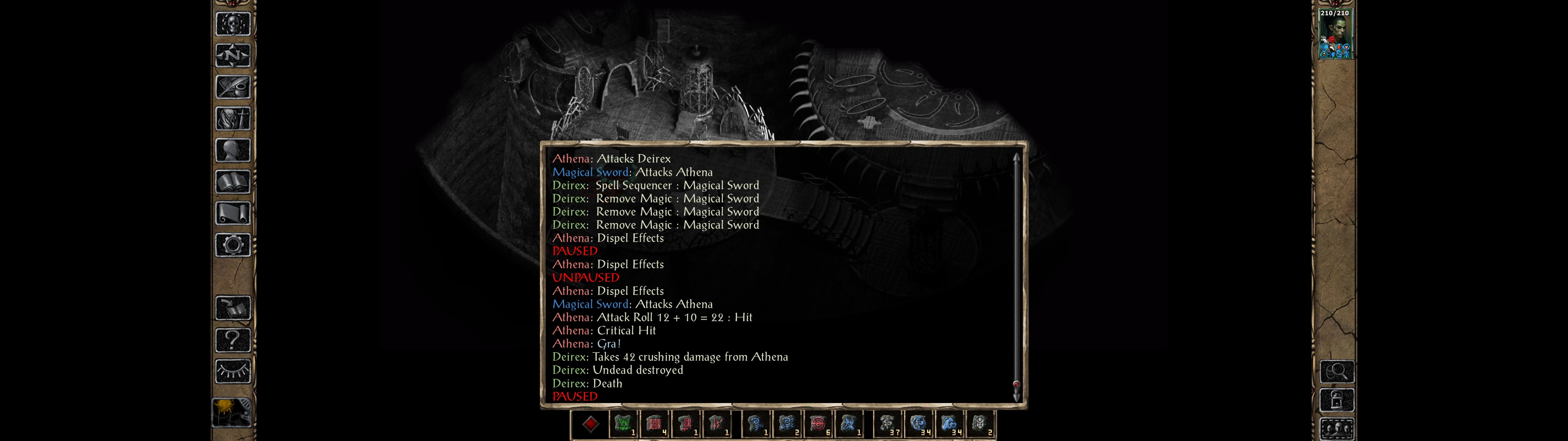Click the question mark help button

coord(232,340)
